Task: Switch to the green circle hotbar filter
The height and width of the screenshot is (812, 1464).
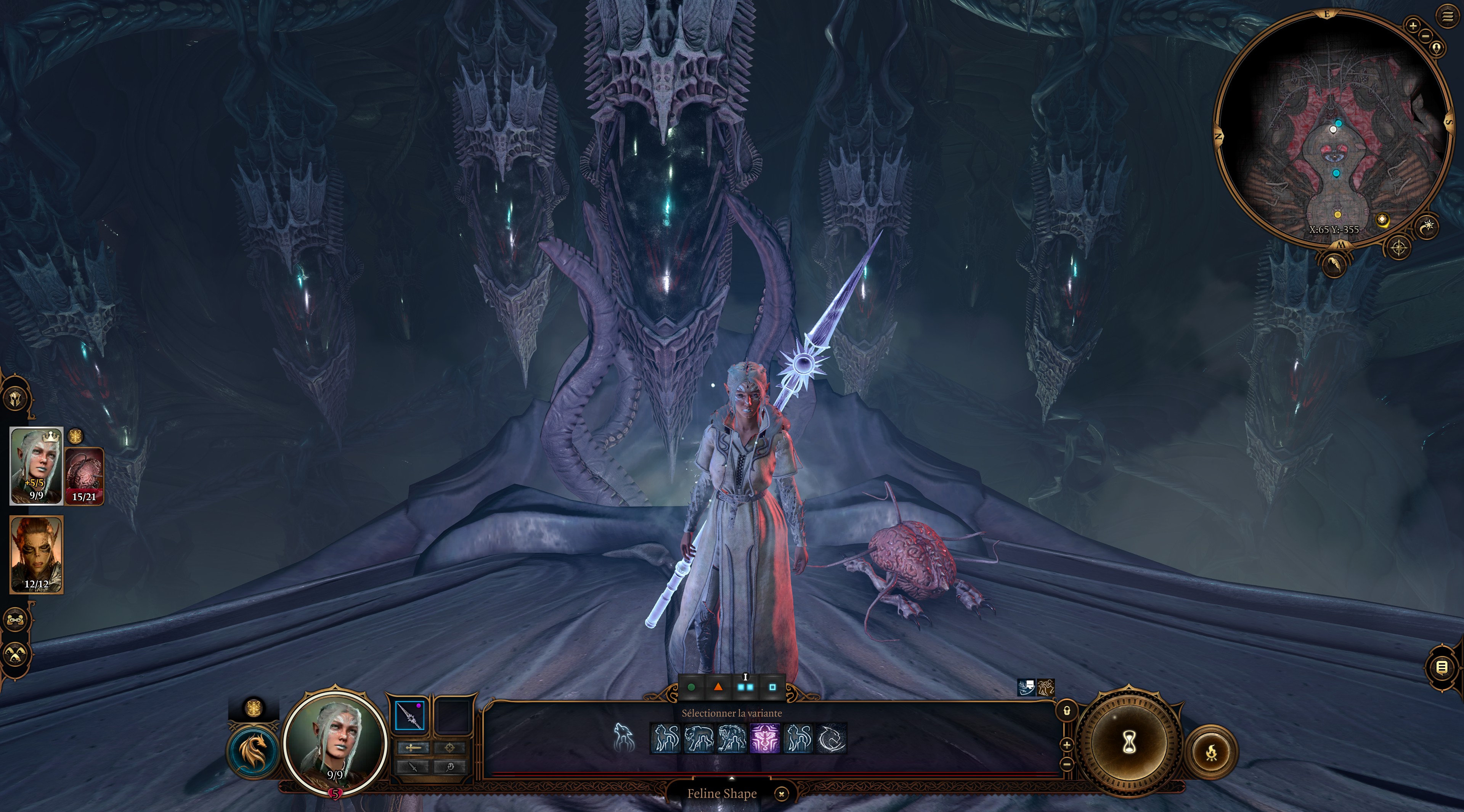Action: 691,687
